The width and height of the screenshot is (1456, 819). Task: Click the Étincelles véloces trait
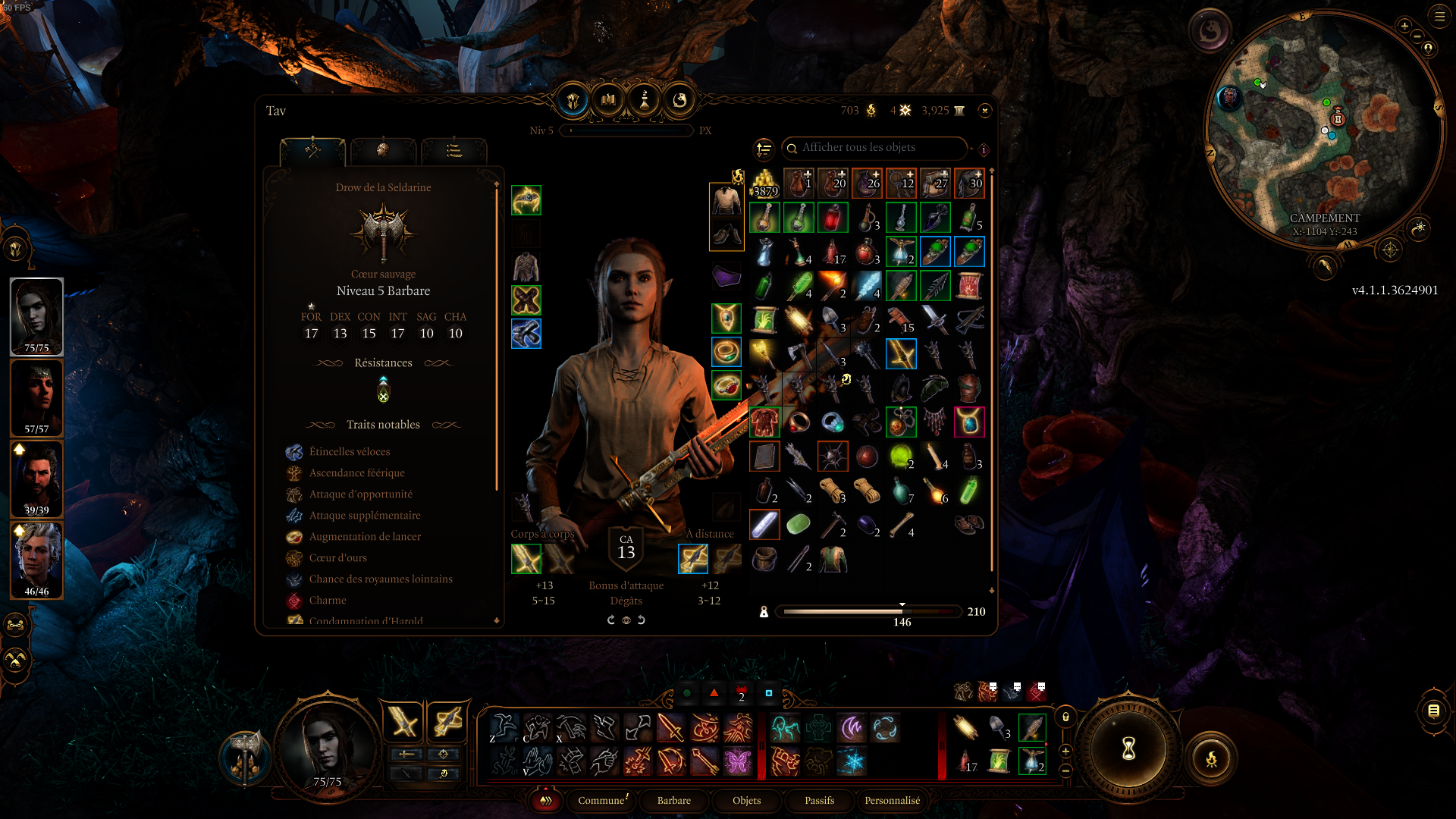(350, 452)
